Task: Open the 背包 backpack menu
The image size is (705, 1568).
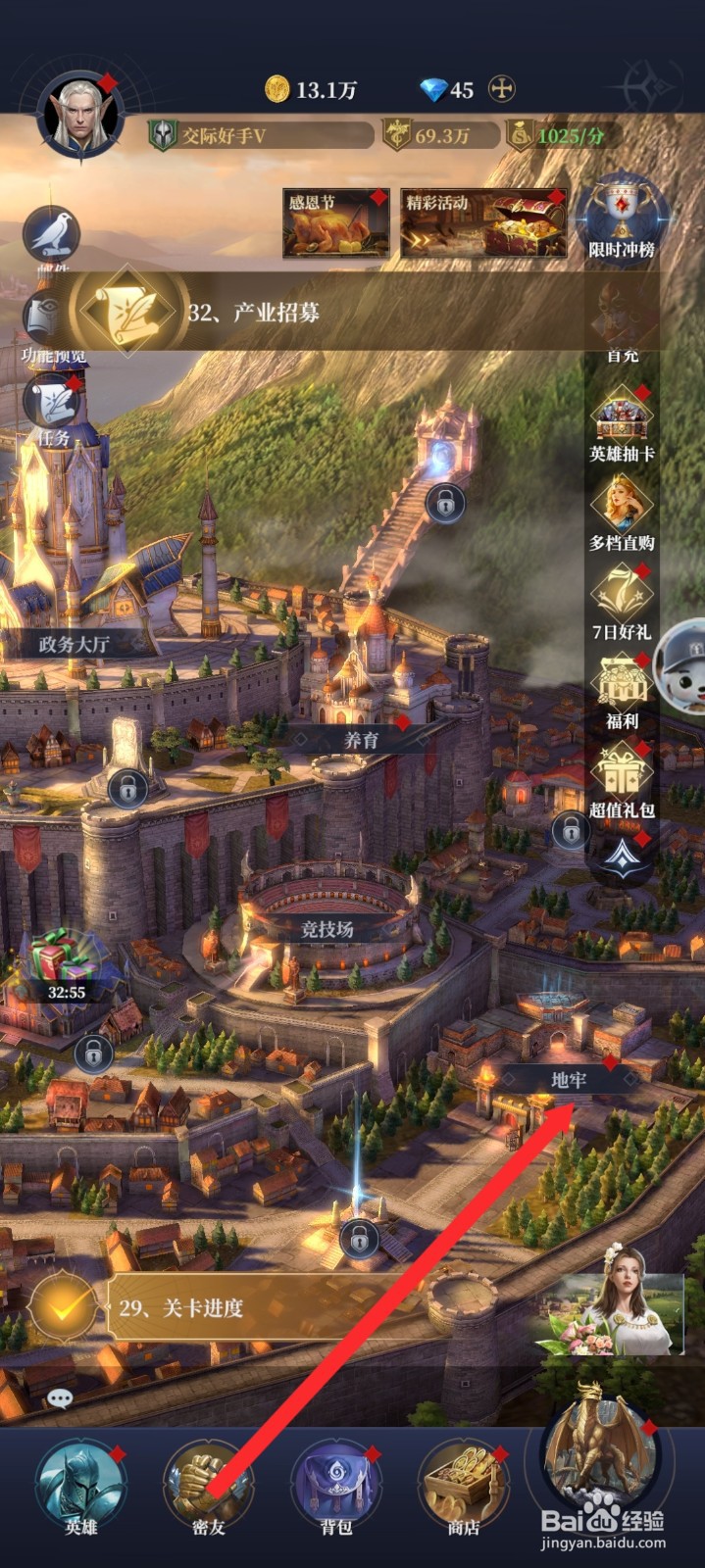Action: (336, 1485)
